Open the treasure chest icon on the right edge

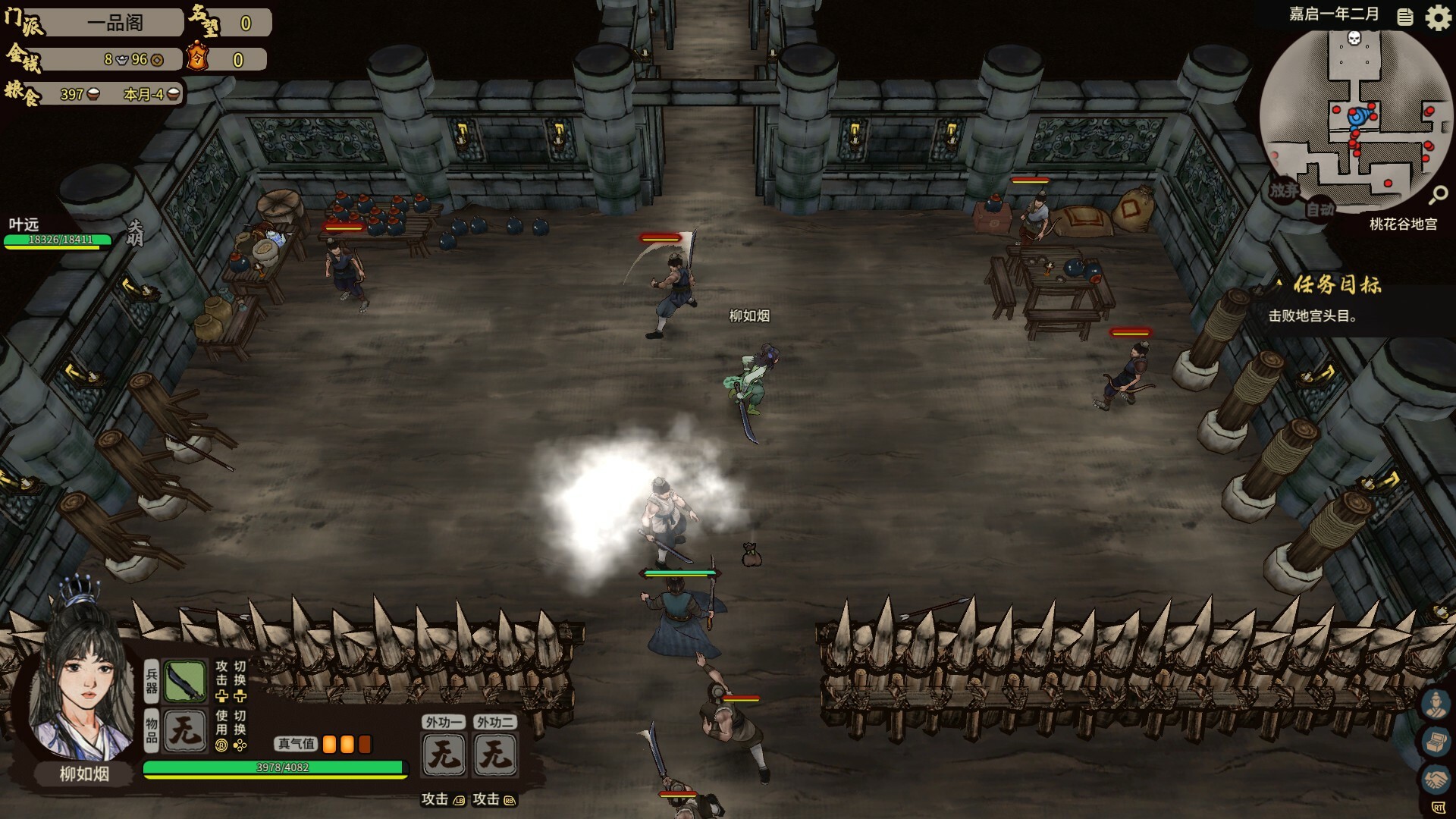[1436, 741]
